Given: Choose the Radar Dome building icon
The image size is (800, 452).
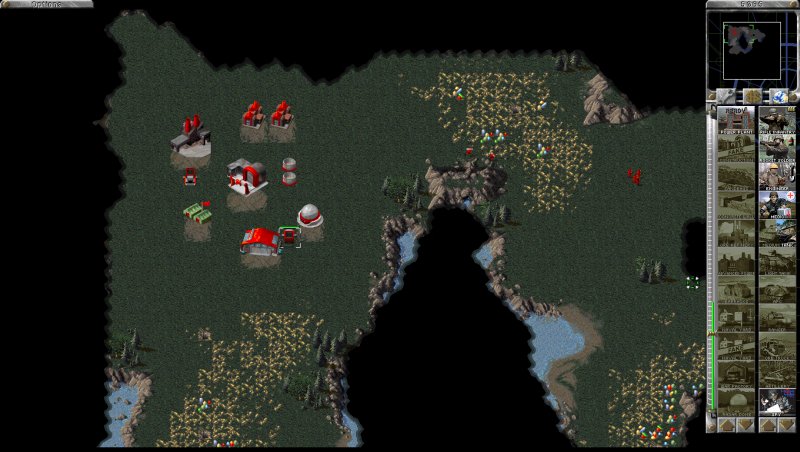Looking at the screenshot, I should point(735,401).
